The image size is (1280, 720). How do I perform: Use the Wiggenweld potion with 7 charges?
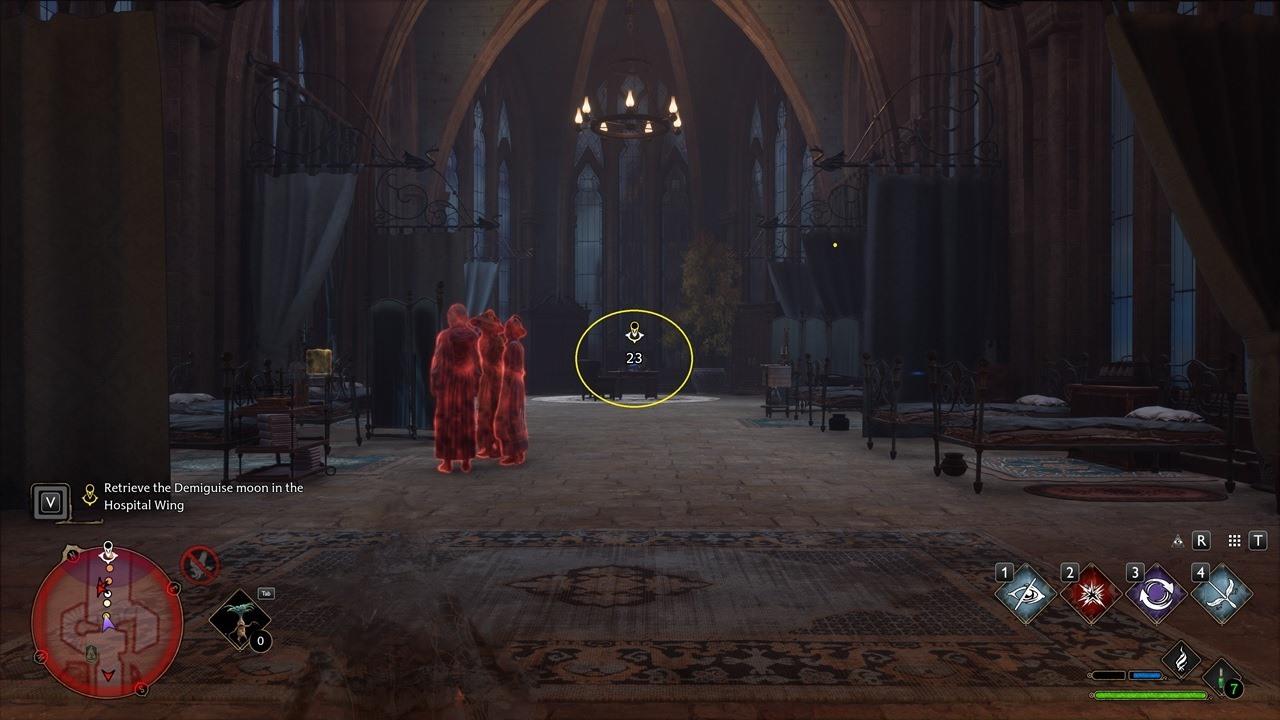click(1220, 678)
